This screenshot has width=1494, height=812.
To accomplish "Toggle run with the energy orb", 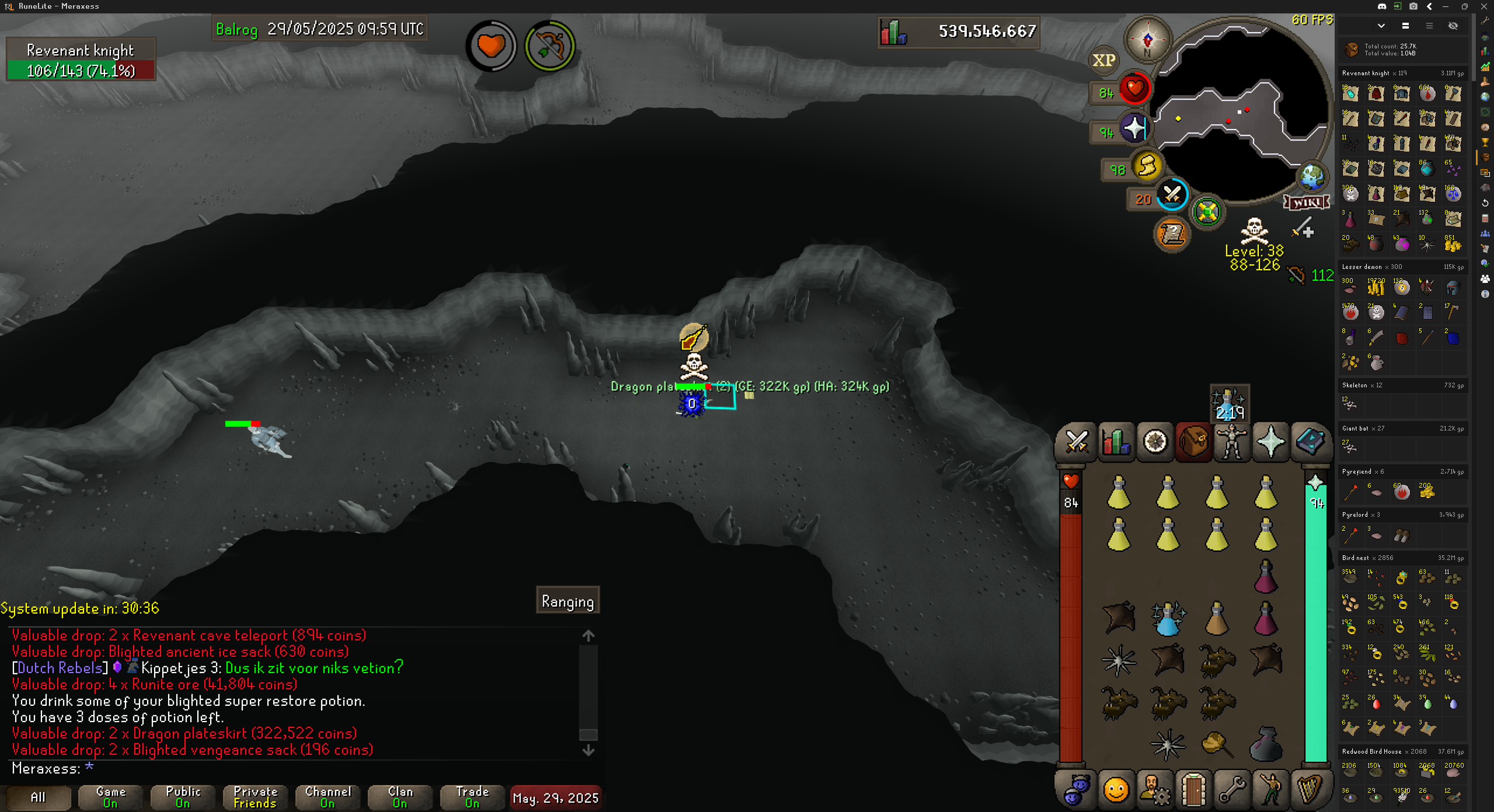I will click(1146, 166).
